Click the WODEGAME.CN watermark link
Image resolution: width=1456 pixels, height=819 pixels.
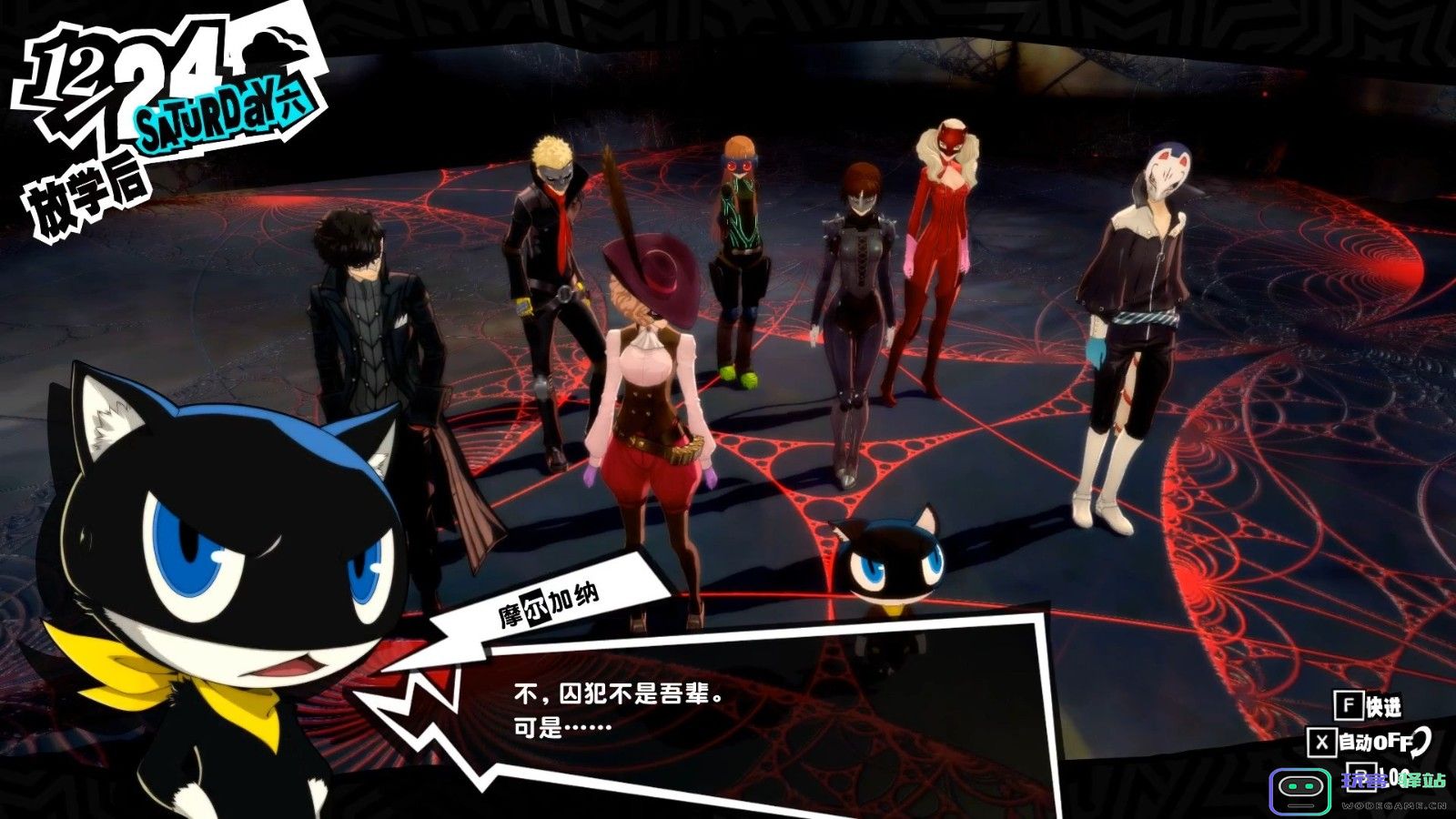(x=1395, y=806)
